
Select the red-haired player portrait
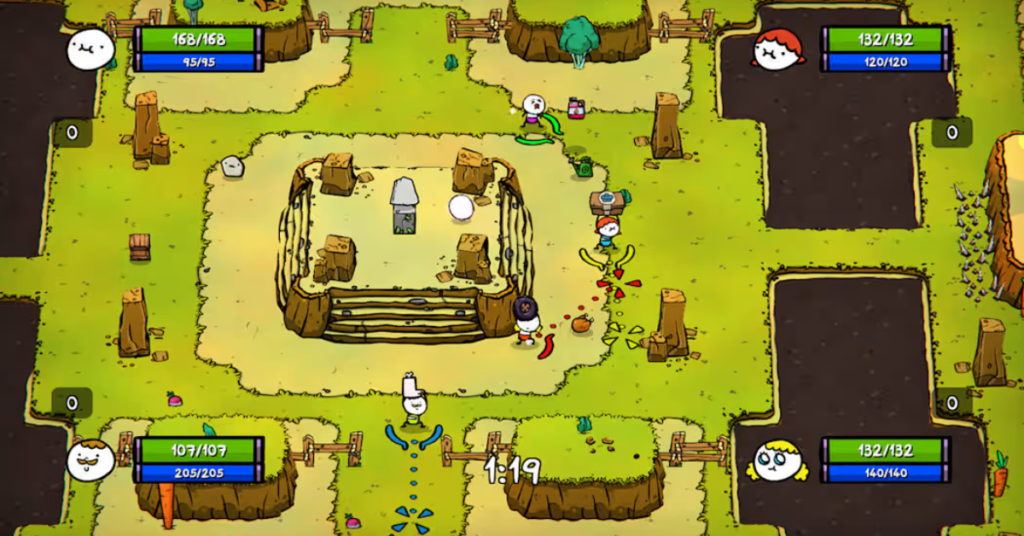point(778,49)
